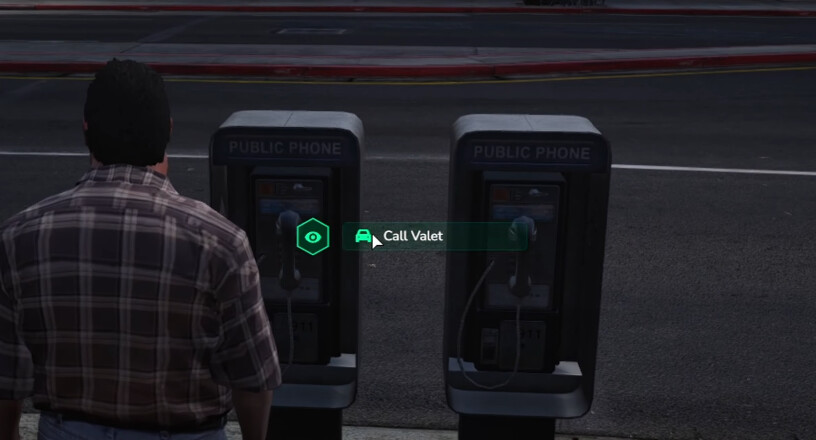Click the green eye target icon
The image size is (816, 440).
[313, 237]
